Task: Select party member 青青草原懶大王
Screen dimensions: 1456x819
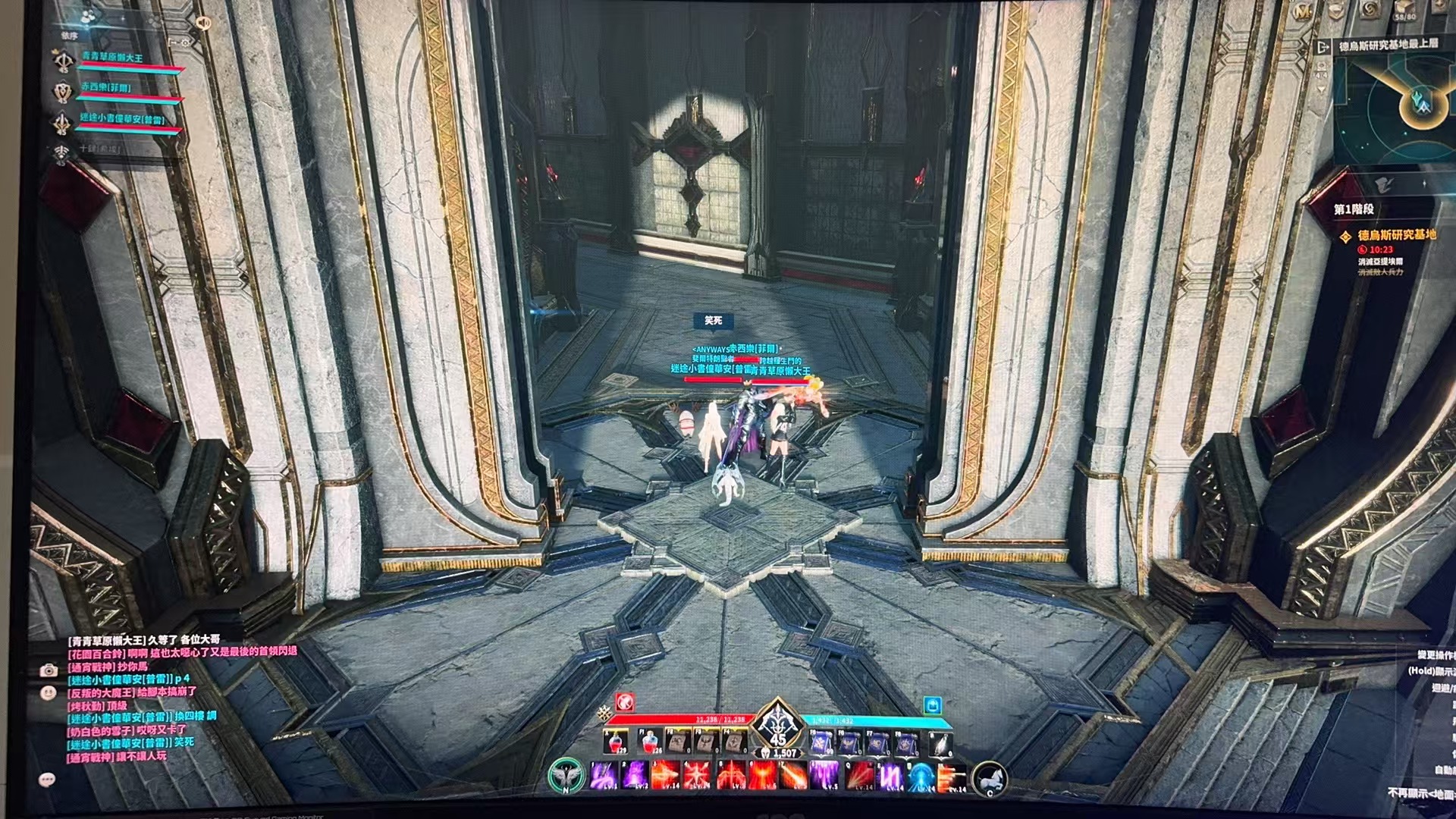Action: [112, 58]
